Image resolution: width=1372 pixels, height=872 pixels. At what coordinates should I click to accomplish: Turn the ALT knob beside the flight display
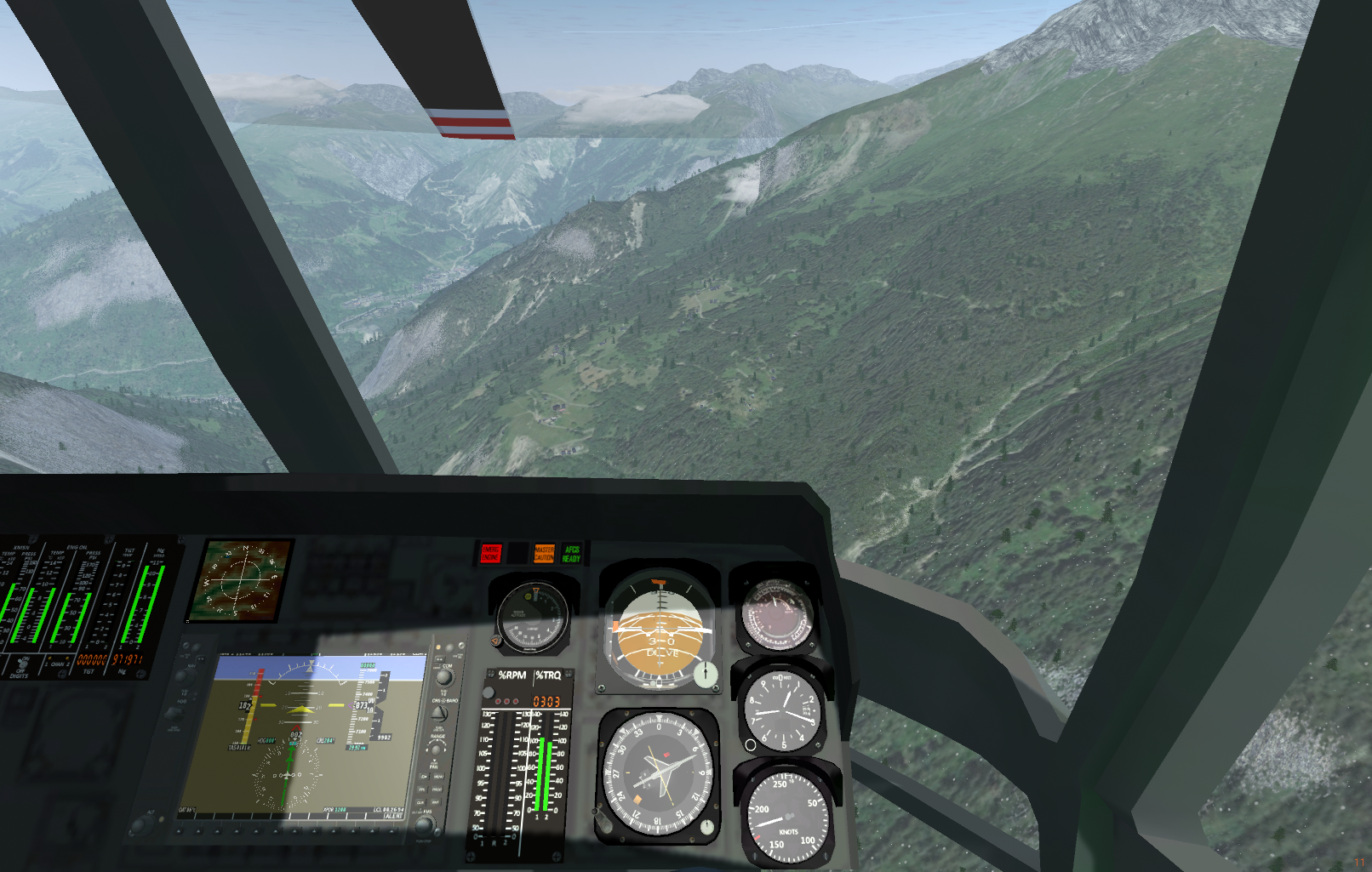pyautogui.click(x=139, y=824)
